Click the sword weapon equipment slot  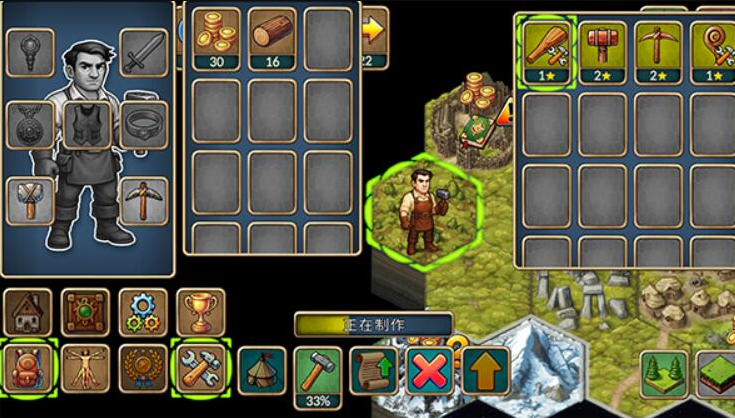143,52
